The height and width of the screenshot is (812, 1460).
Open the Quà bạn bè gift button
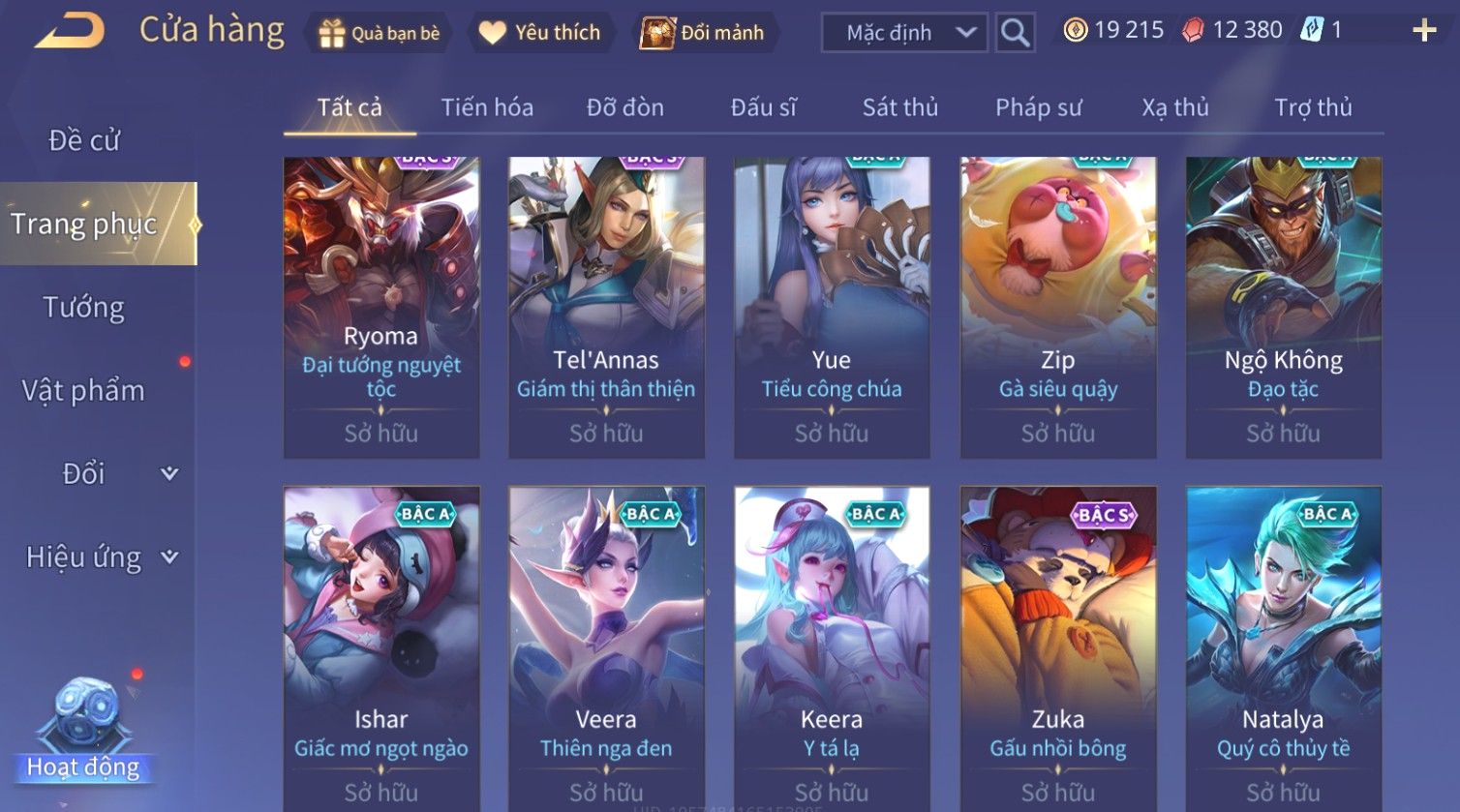(379, 33)
